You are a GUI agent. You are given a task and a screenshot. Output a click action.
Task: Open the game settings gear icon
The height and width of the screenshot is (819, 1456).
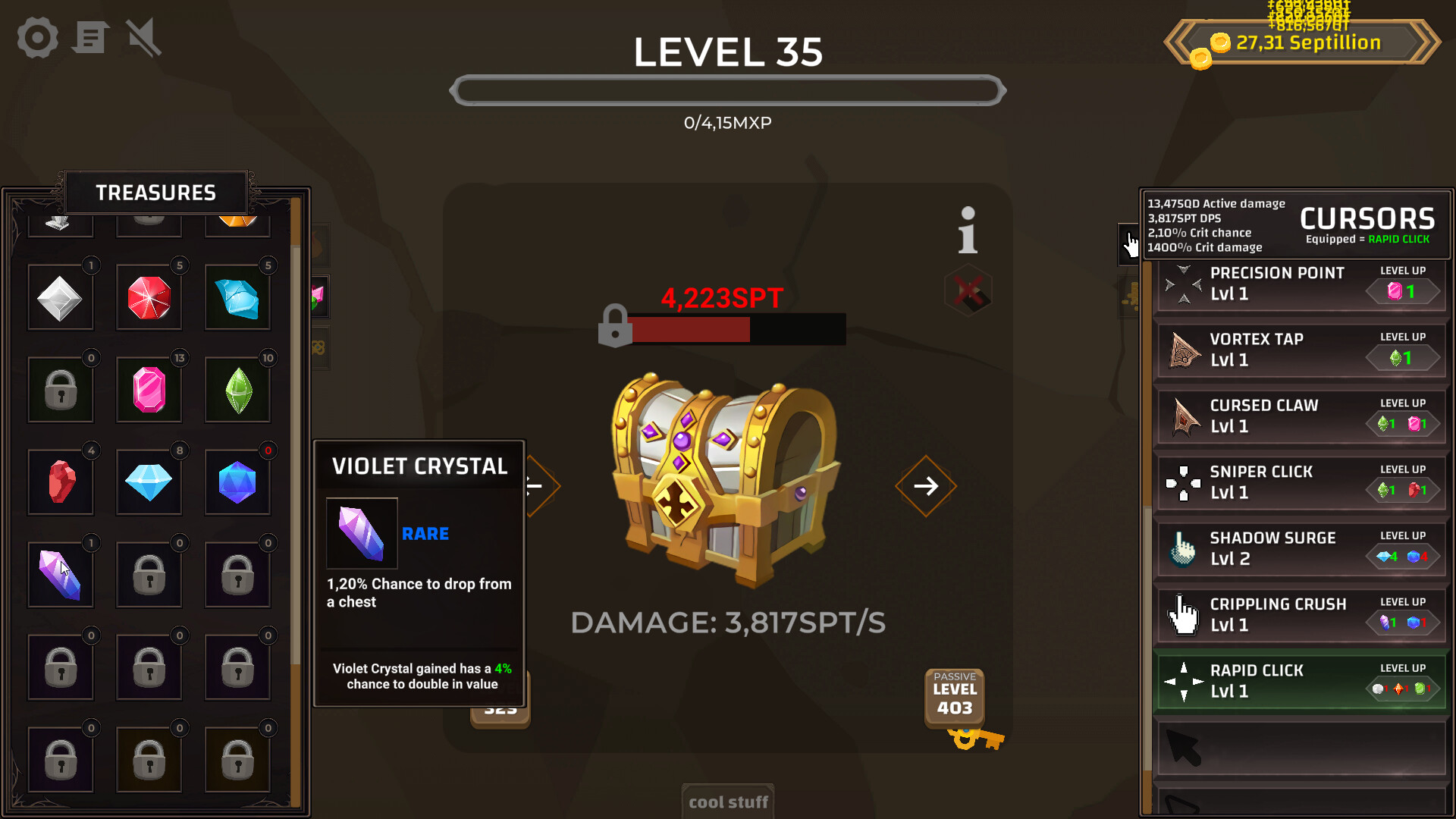[36, 37]
